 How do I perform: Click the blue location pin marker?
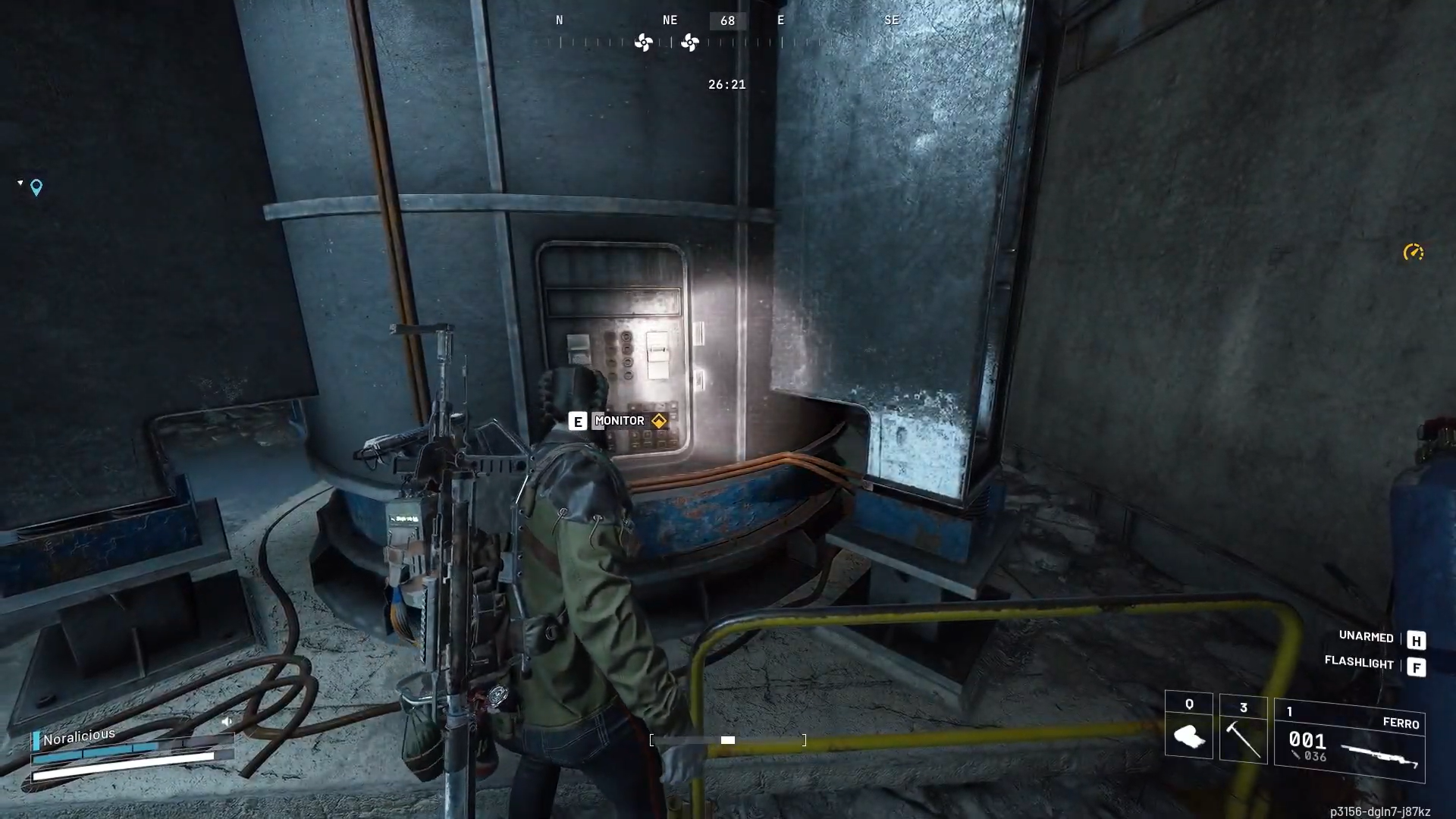36,187
